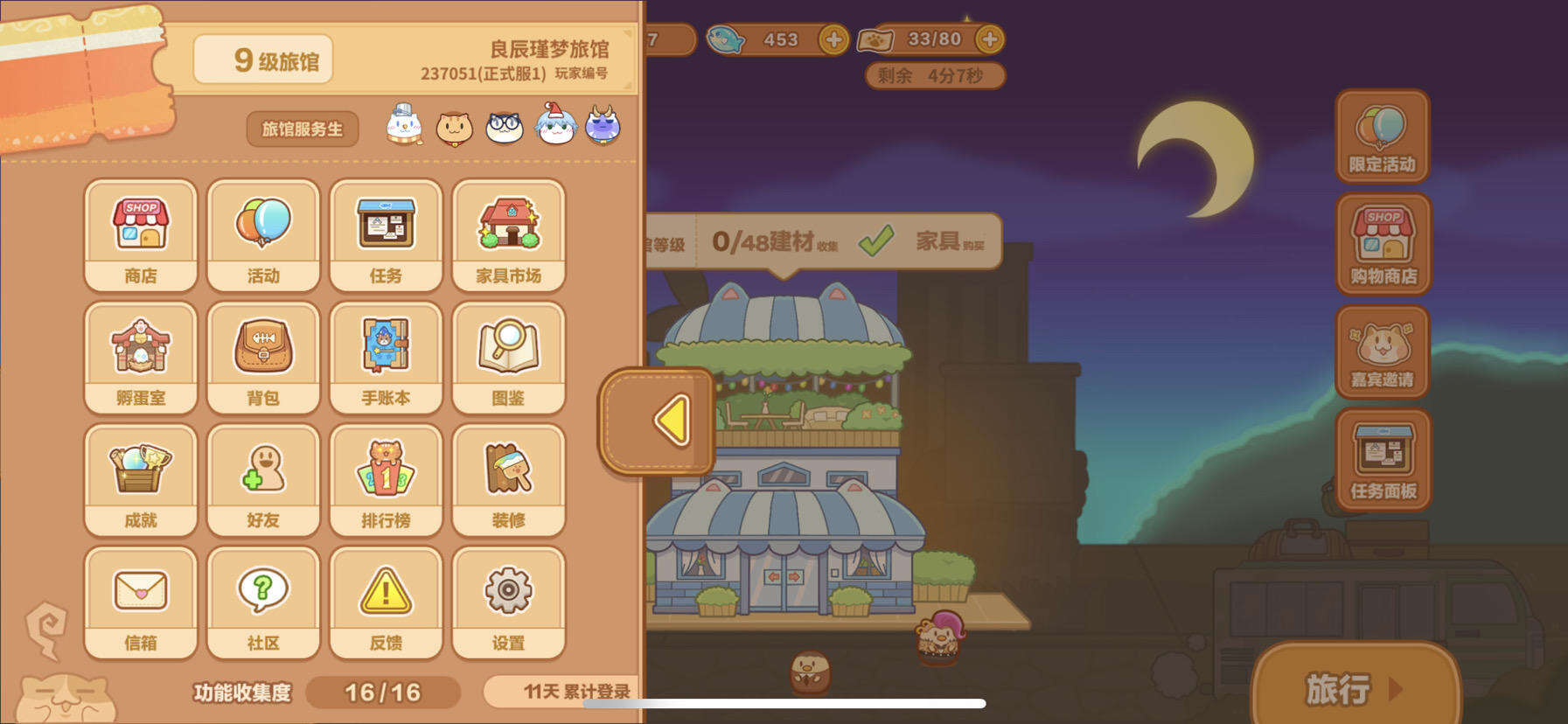Select the first waiter avatar next to 旅馆服务生
The height and width of the screenshot is (724, 1568).
pos(404,126)
